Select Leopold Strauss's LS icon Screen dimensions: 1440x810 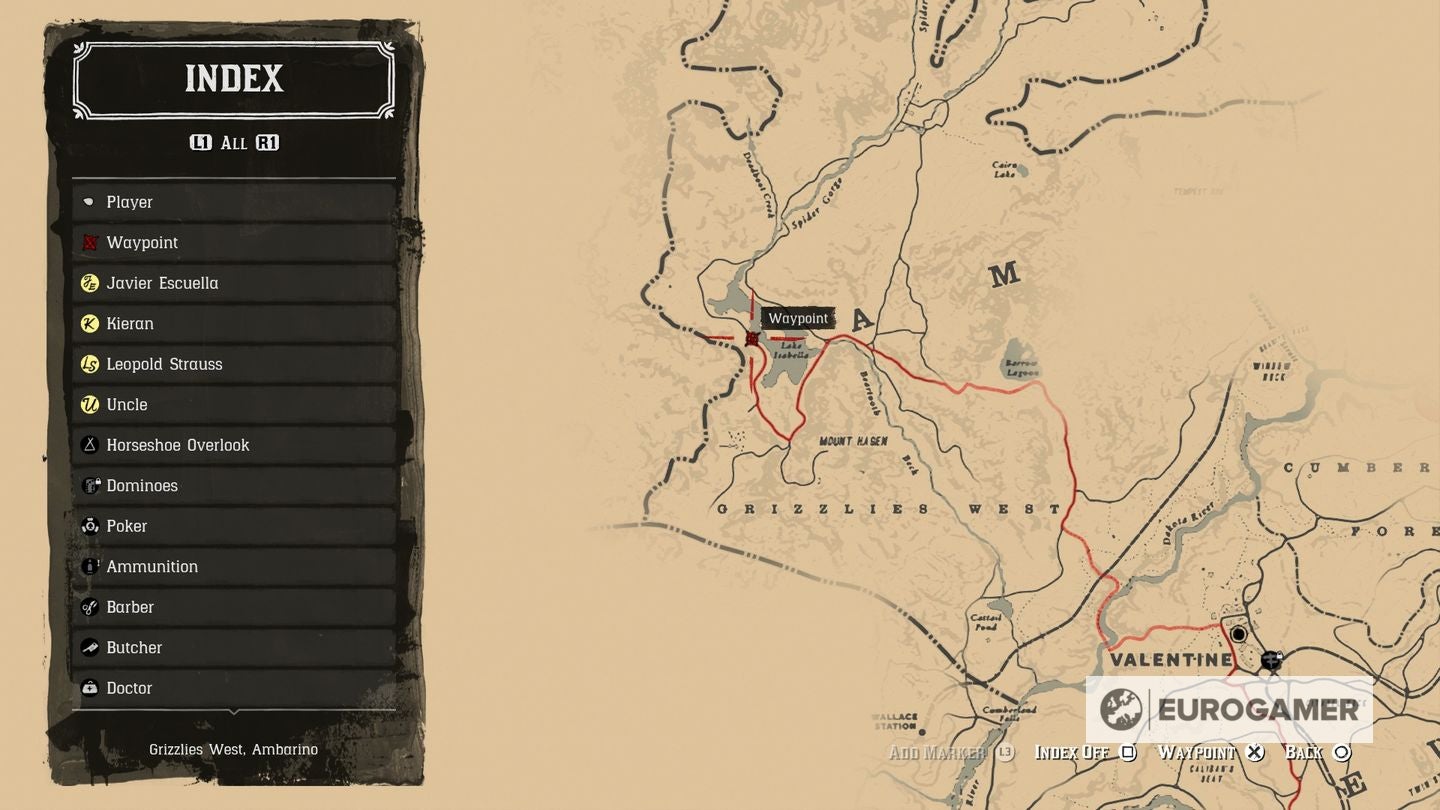point(90,364)
